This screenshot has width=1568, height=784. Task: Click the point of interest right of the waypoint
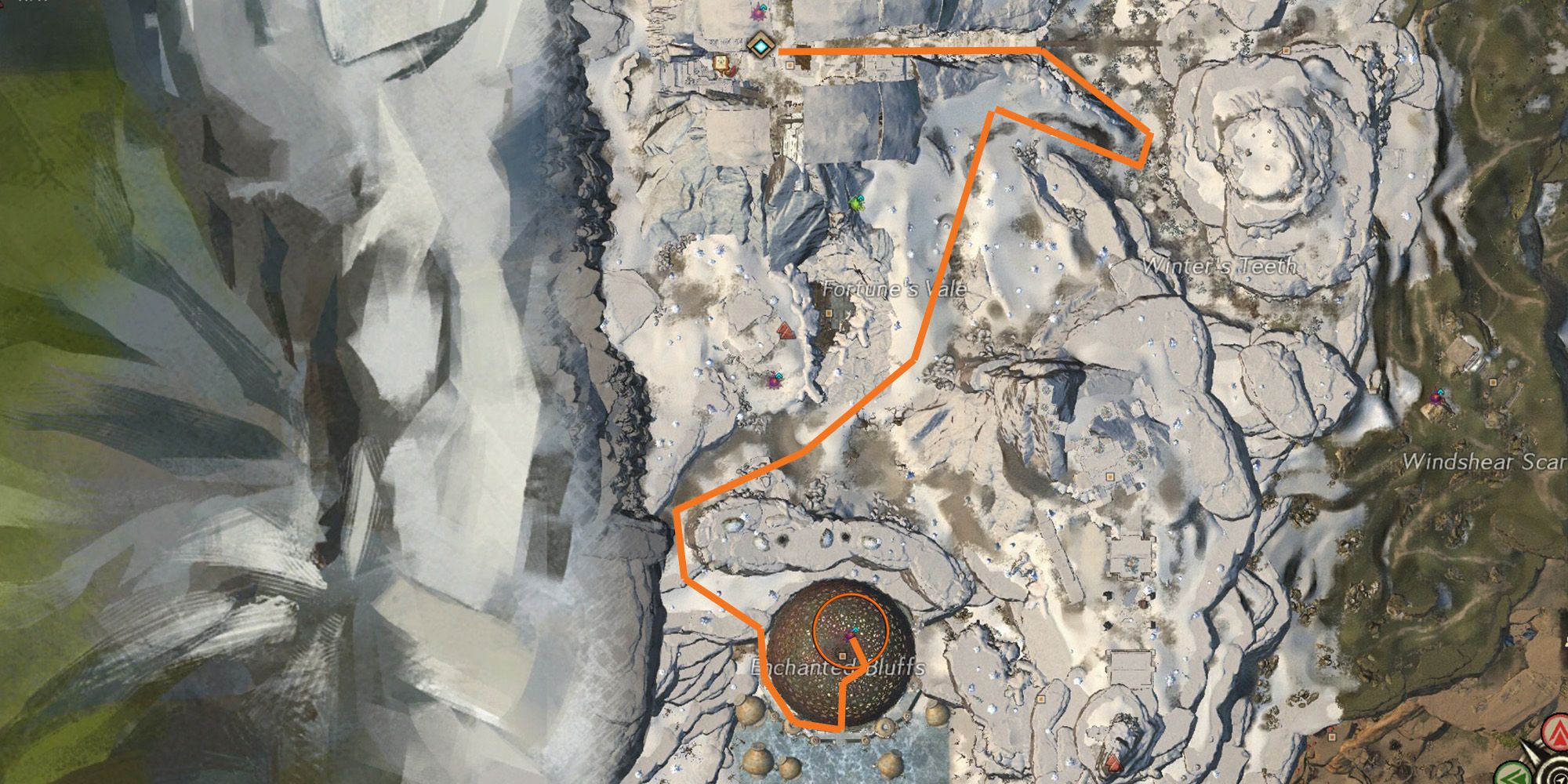(x=789, y=65)
